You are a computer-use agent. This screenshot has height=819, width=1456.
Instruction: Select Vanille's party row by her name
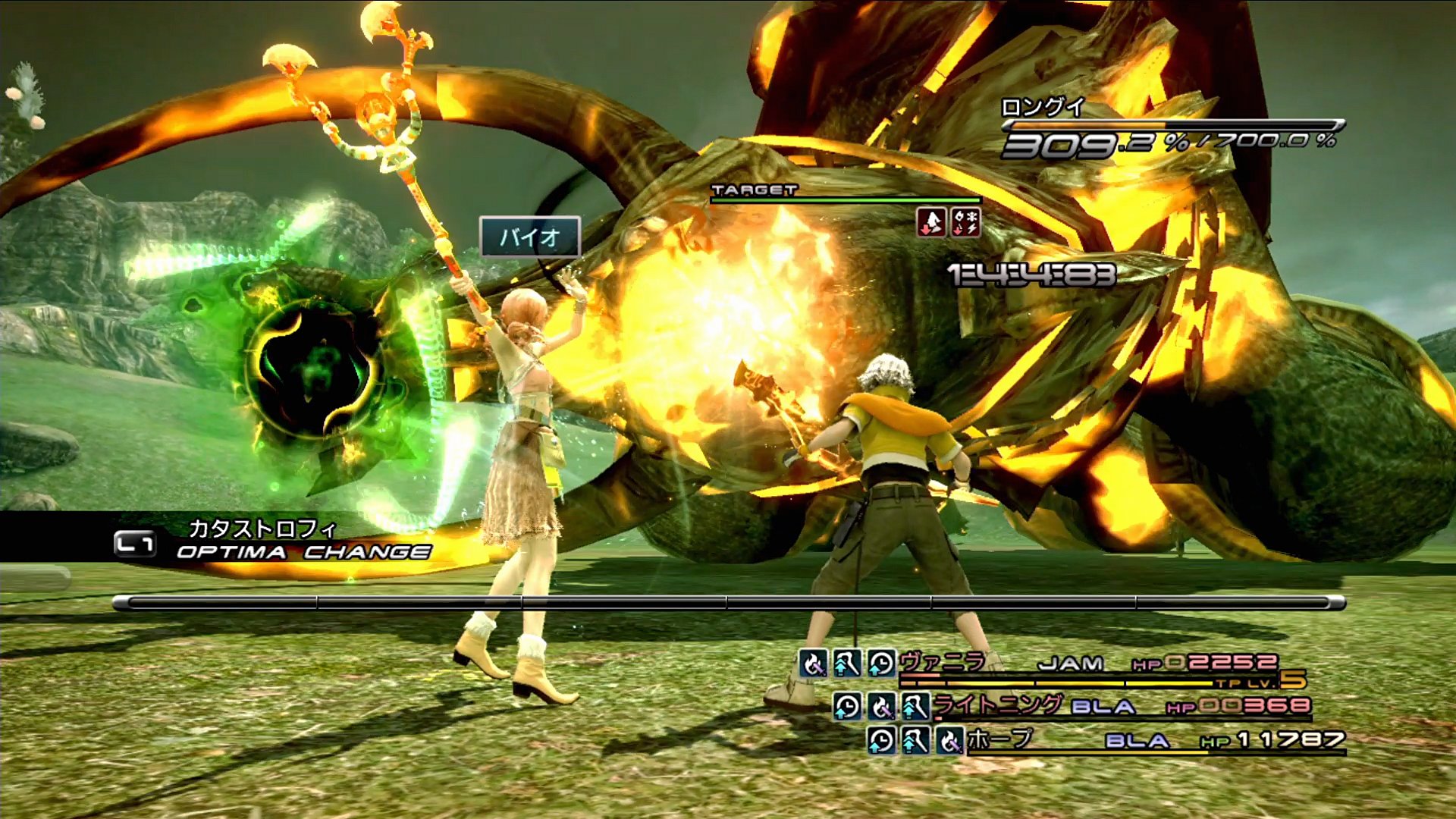click(x=943, y=662)
